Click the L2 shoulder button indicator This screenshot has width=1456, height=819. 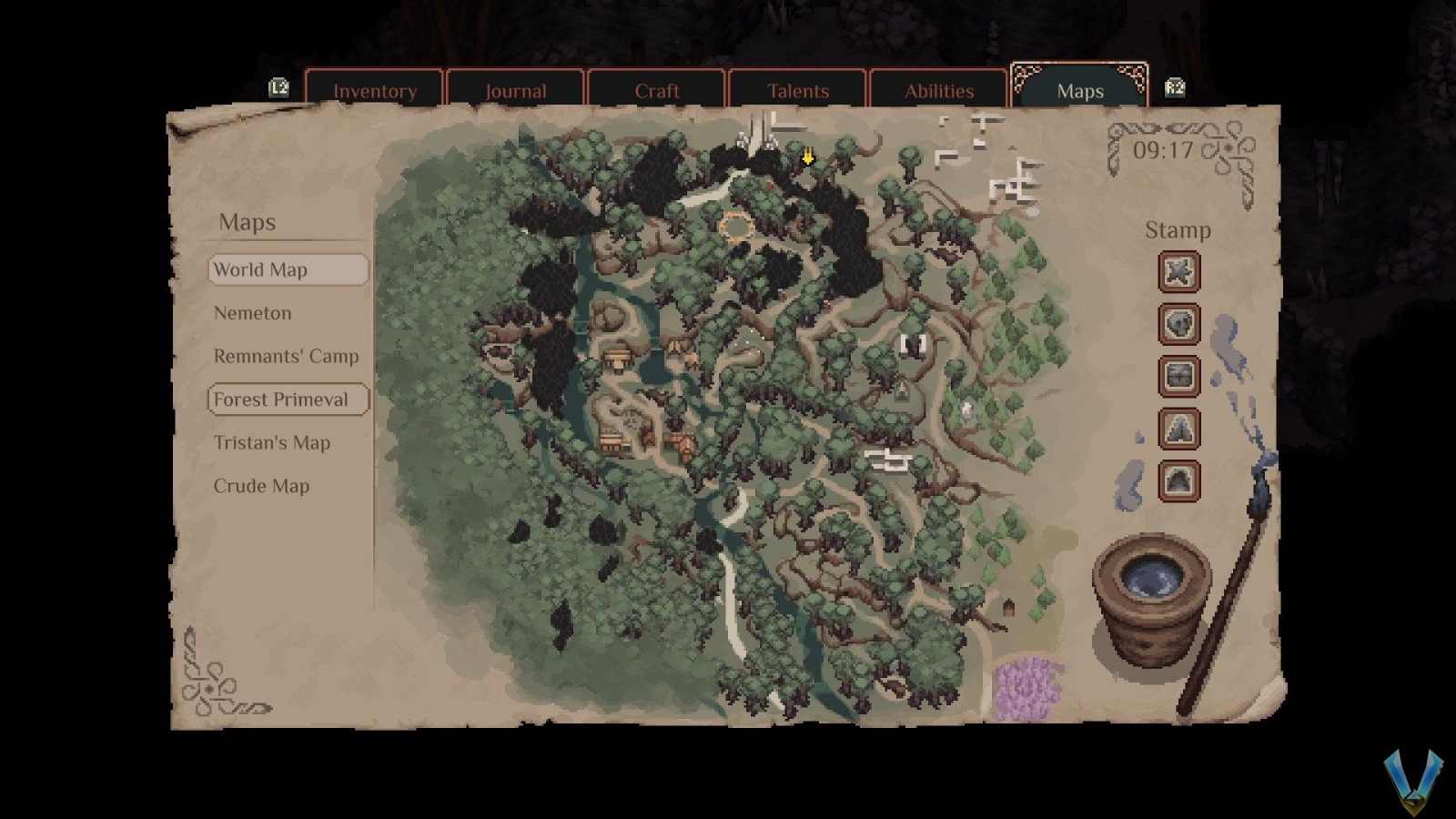point(279,87)
